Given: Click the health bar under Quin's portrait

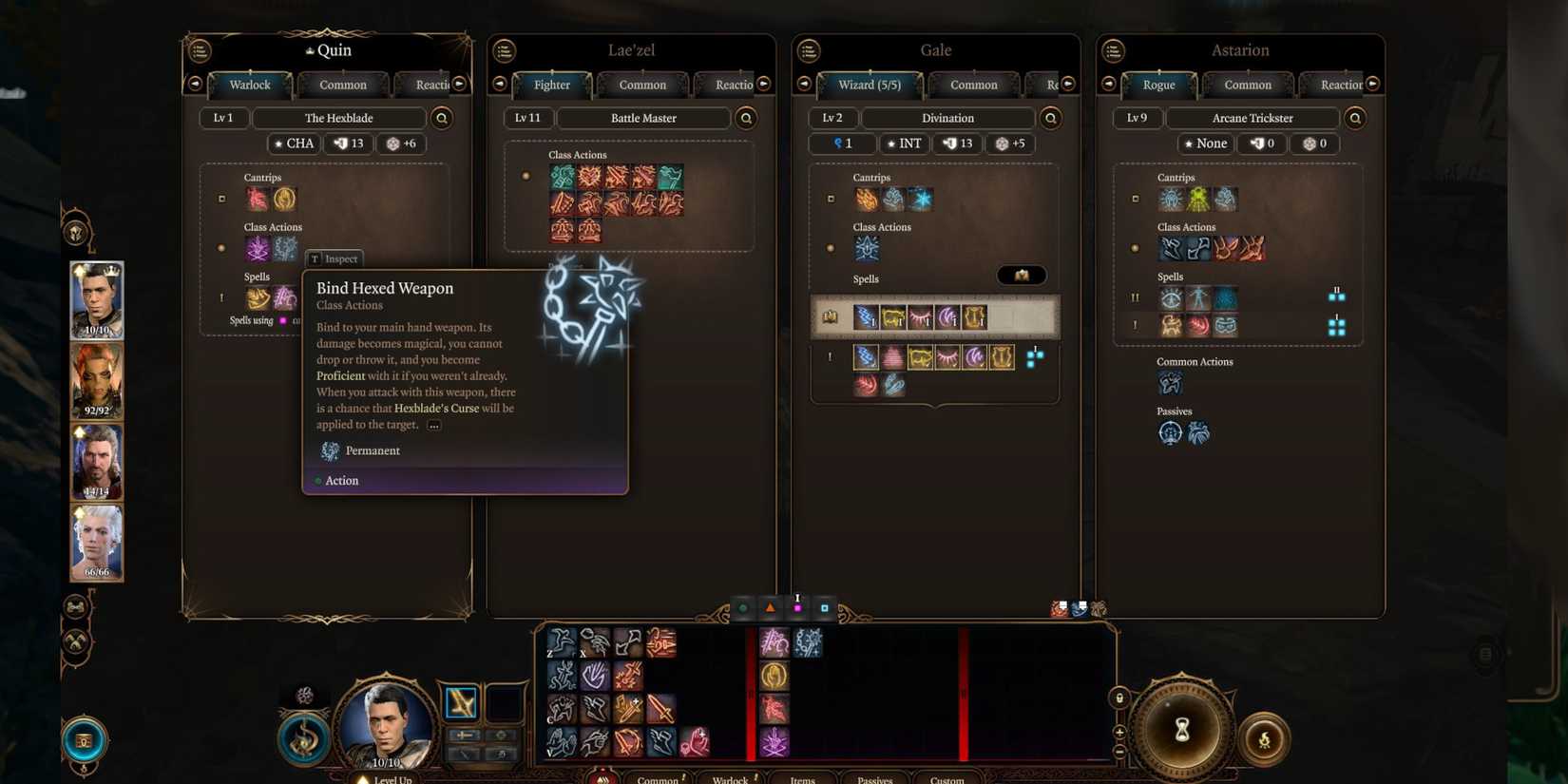Looking at the screenshot, I should point(96,330).
